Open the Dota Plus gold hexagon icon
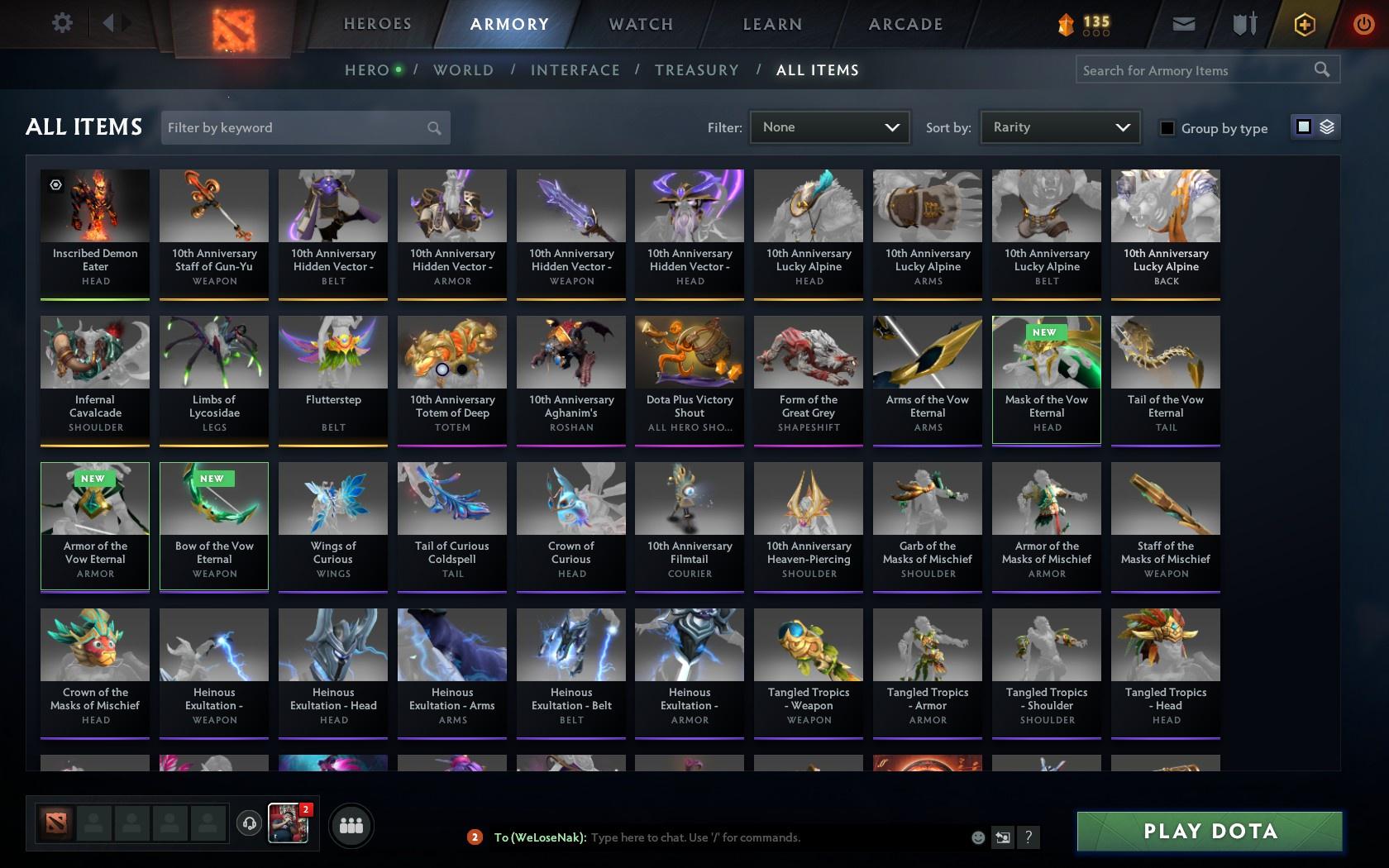Image resolution: width=1389 pixels, height=868 pixels. point(1305,24)
